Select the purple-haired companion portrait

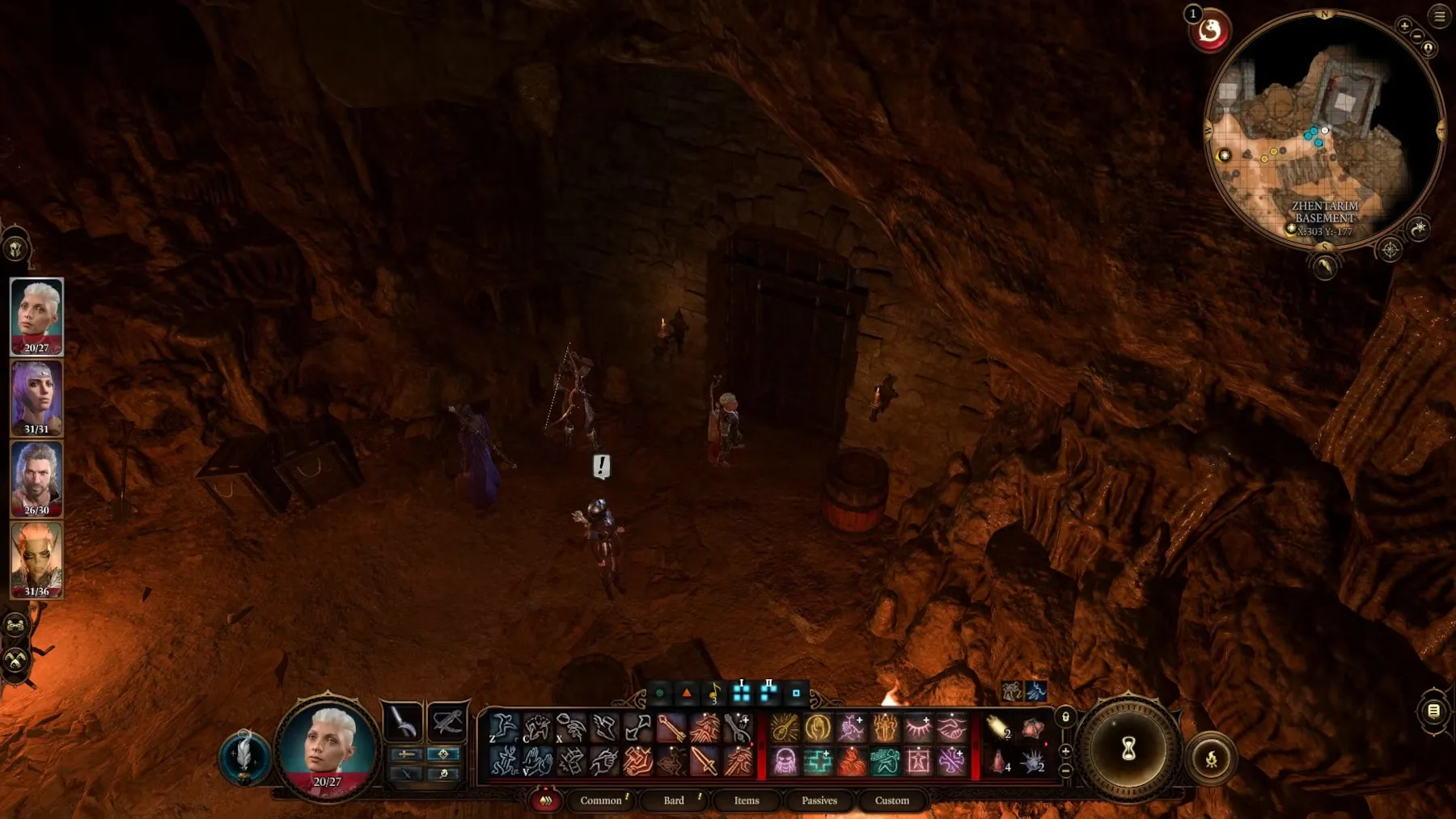pyautogui.click(x=36, y=397)
